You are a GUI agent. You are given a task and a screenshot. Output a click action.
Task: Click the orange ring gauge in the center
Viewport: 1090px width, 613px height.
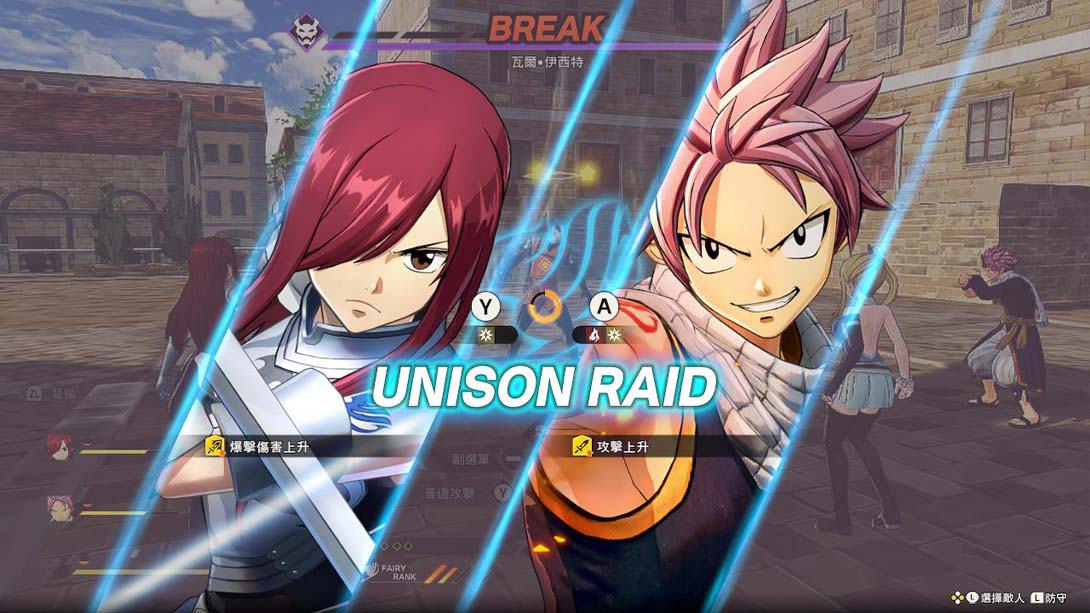tap(545, 306)
